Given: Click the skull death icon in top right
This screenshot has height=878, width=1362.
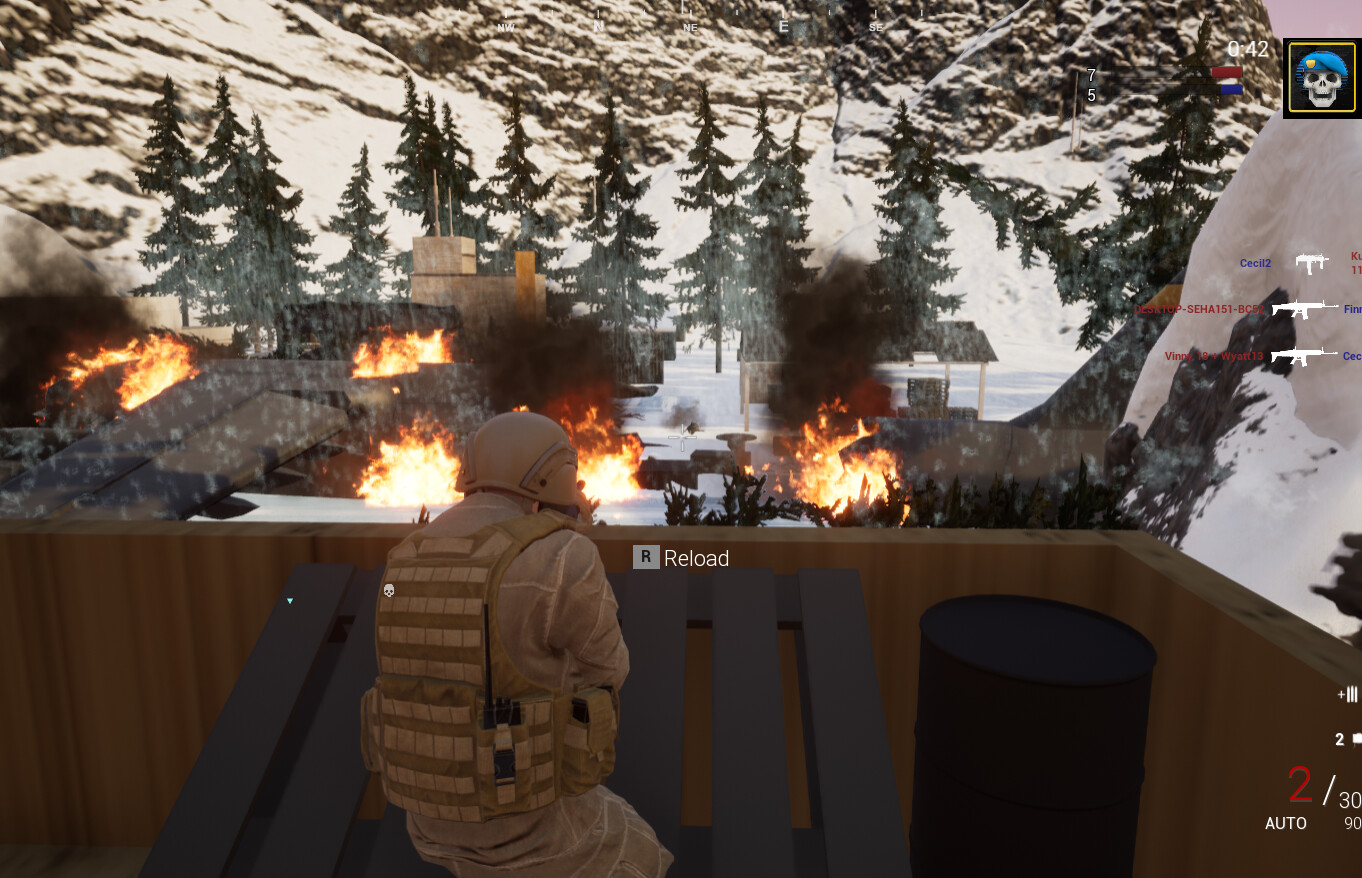Looking at the screenshot, I should click(1321, 76).
